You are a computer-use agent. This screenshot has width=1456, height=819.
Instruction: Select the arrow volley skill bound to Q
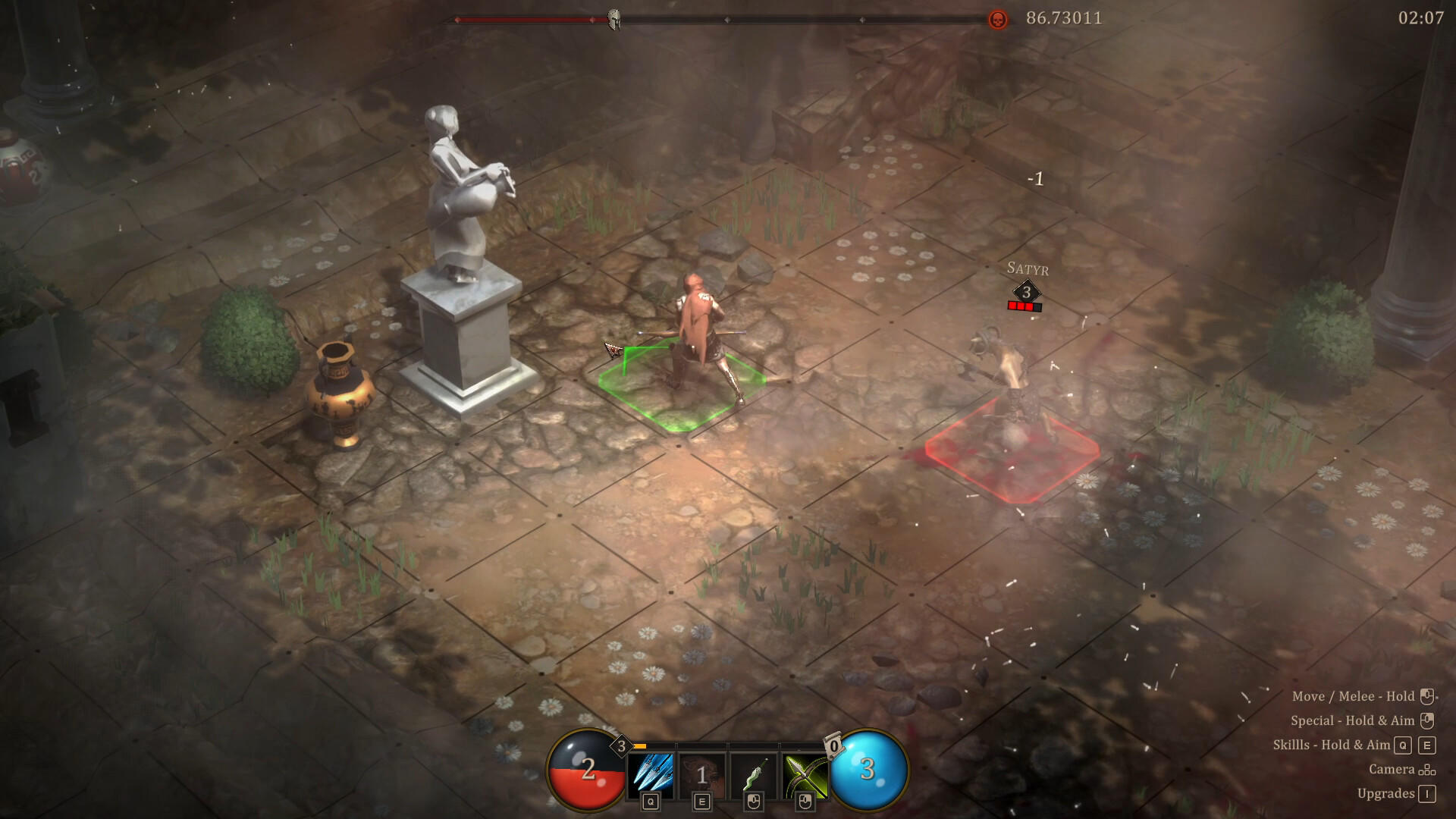click(652, 772)
